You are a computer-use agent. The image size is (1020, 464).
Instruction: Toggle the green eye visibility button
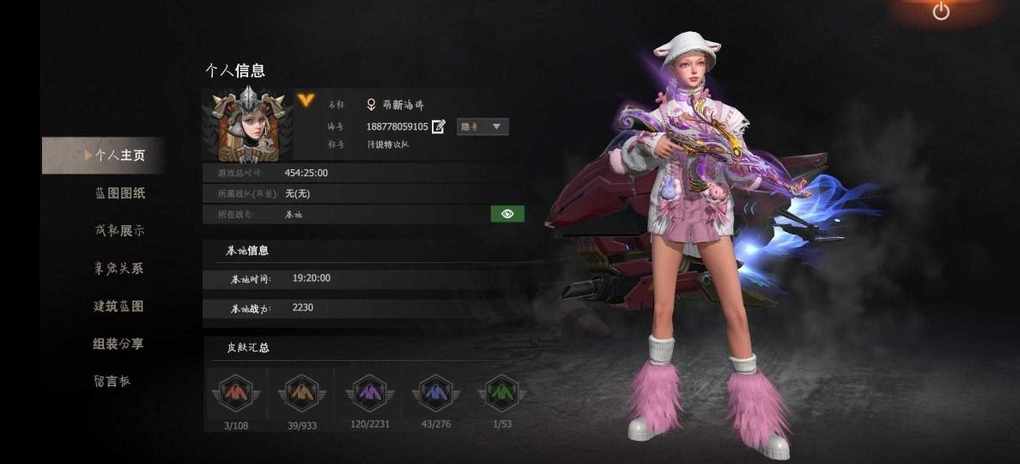507,213
